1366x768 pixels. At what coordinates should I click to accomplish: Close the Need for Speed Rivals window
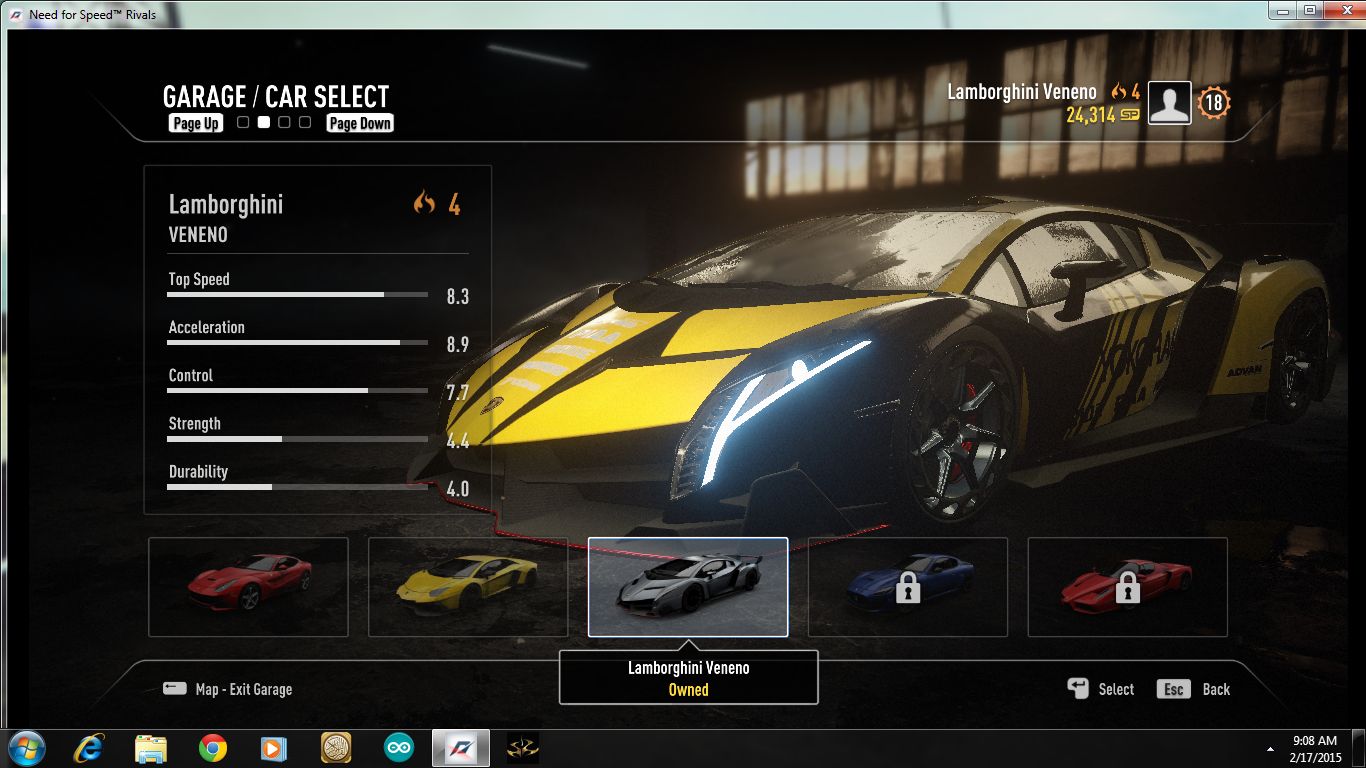click(x=1340, y=11)
